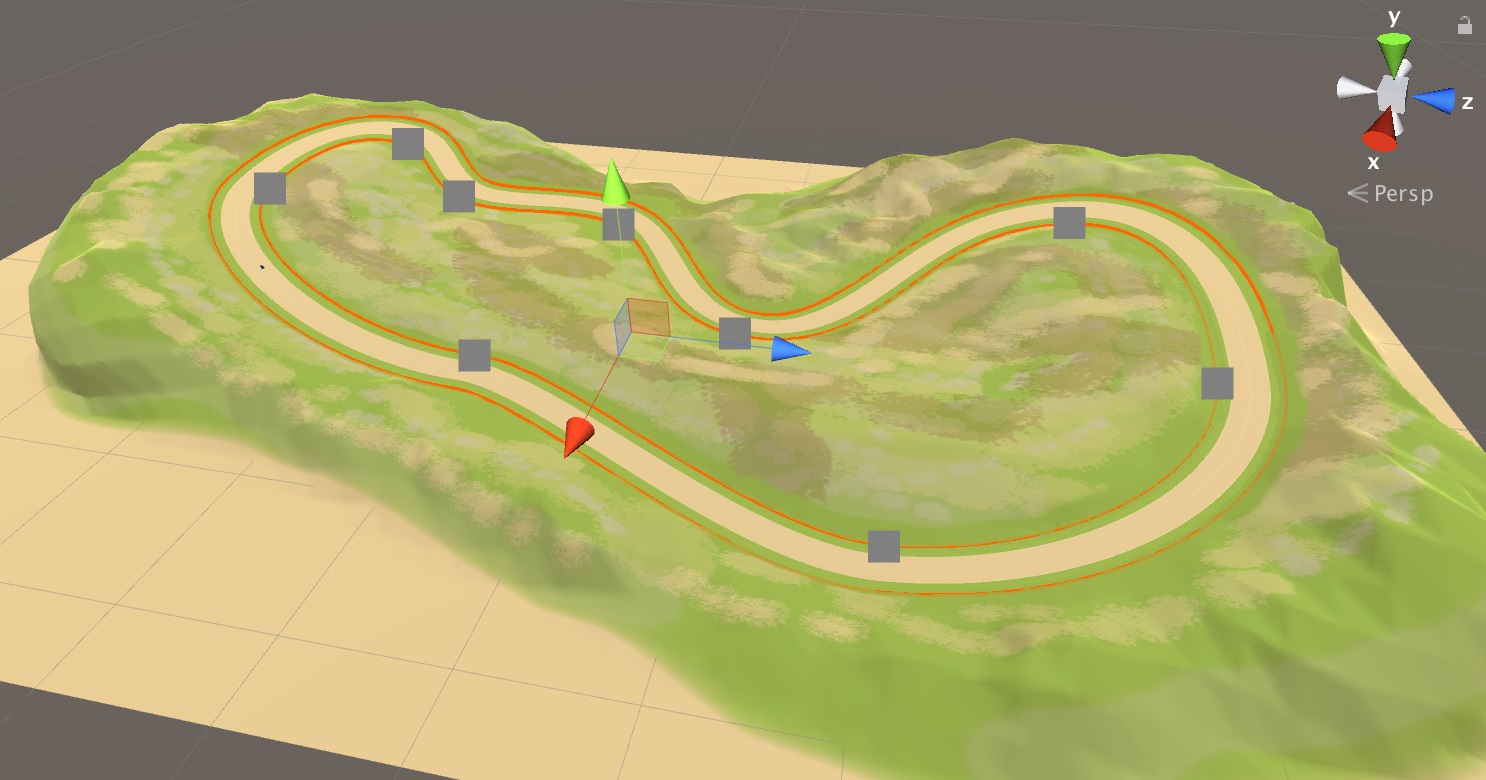Select the green Y arrow of the move gizmo
This screenshot has height=780, width=1486.
614,185
